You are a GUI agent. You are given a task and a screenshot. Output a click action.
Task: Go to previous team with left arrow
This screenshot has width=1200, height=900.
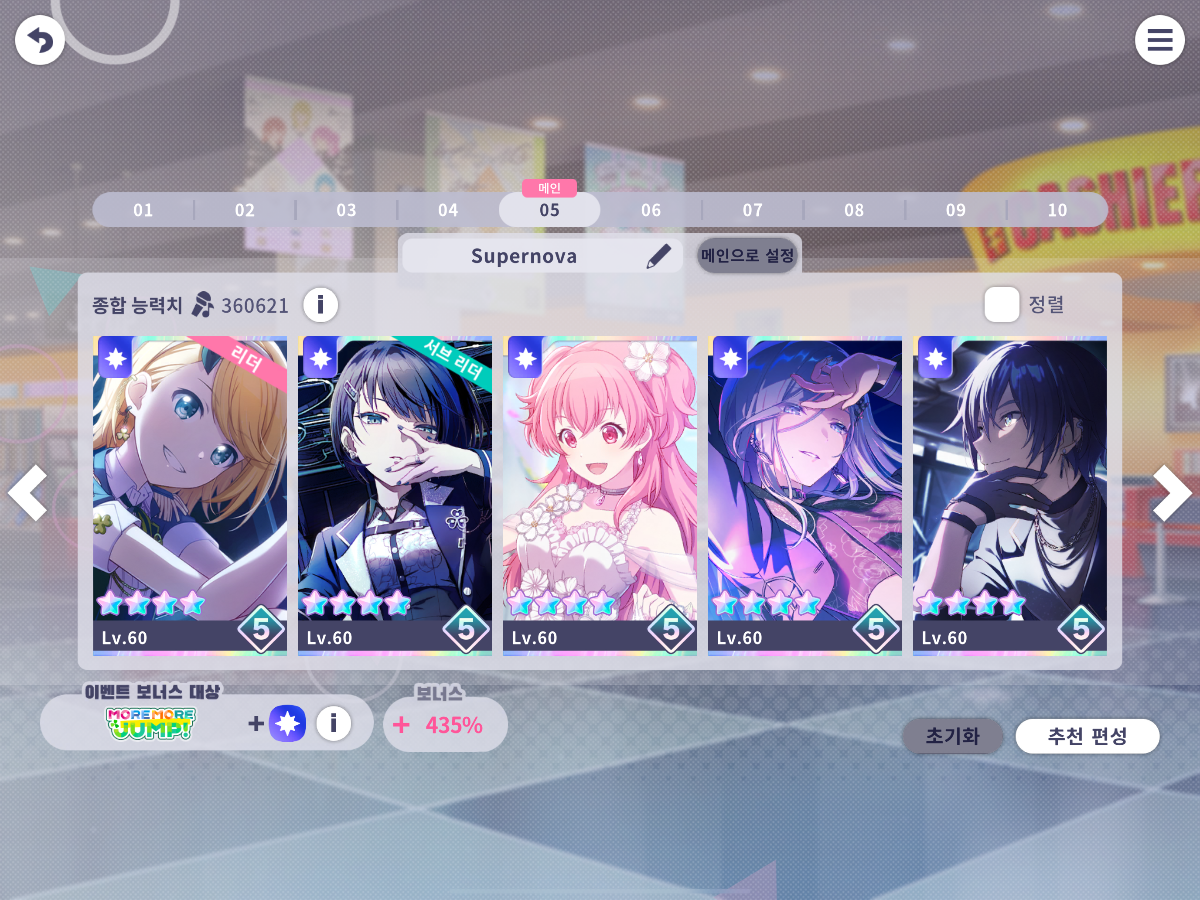pos(27,493)
